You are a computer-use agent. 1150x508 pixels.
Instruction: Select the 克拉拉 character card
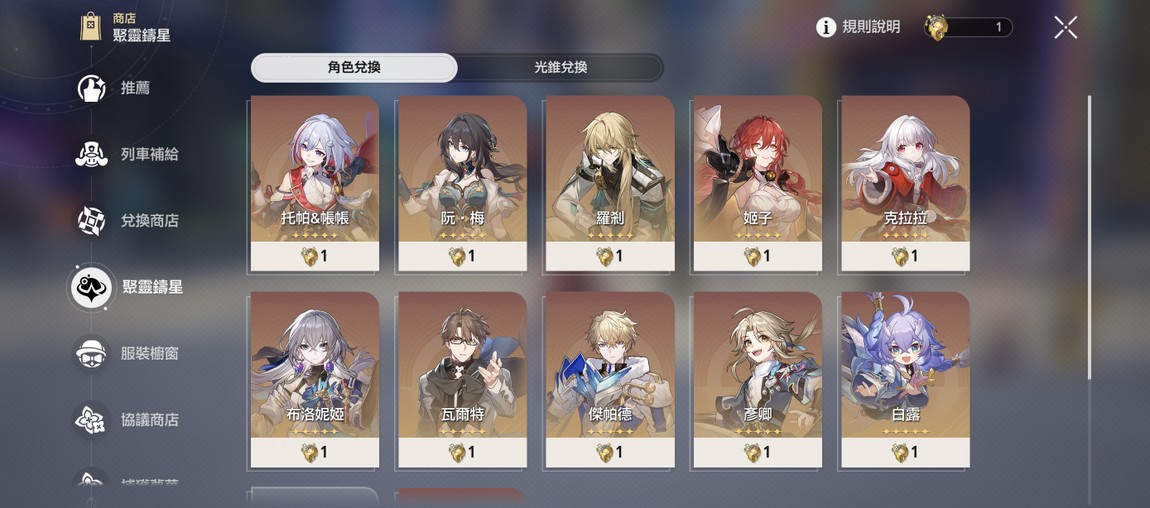pos(905,183)
